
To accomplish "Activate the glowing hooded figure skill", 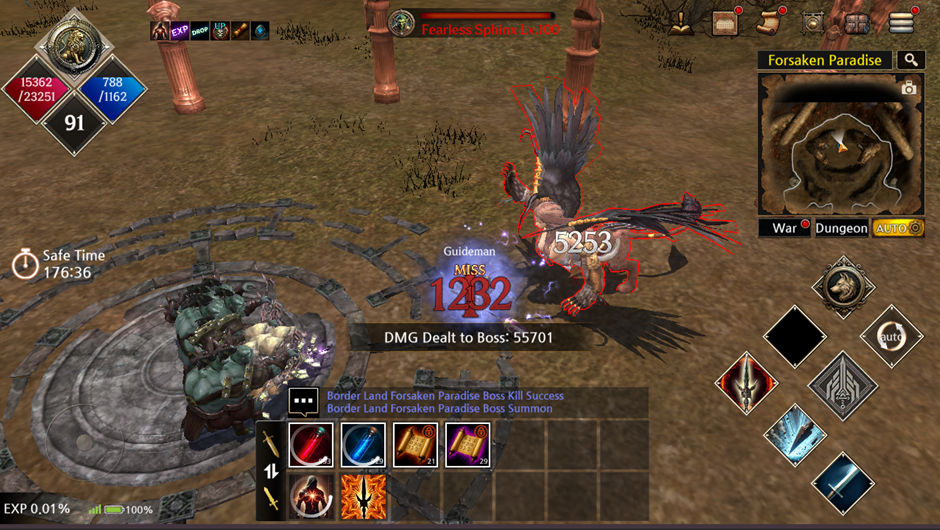I will [x=311, y=496].
